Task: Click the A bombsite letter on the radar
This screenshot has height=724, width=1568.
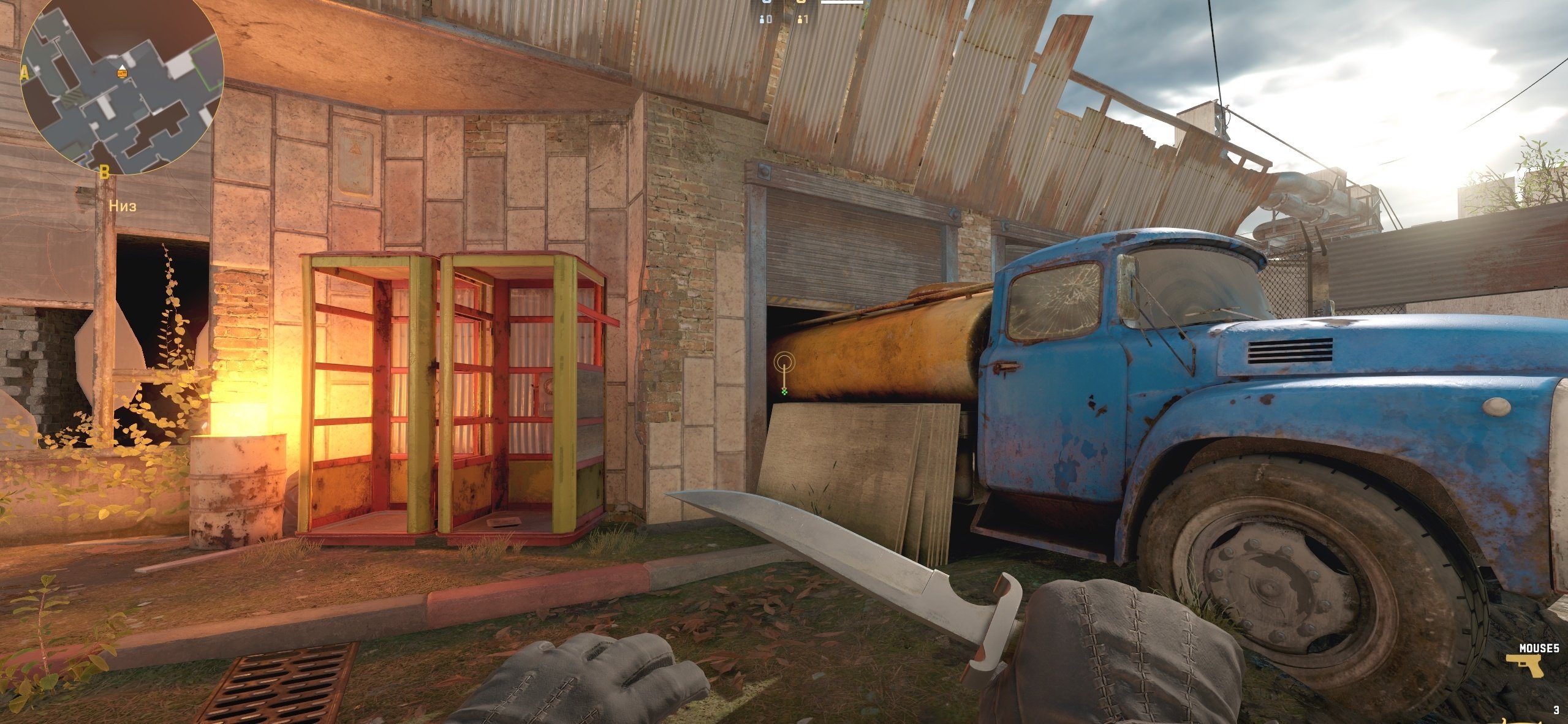Action: click(x=25, y=74)
